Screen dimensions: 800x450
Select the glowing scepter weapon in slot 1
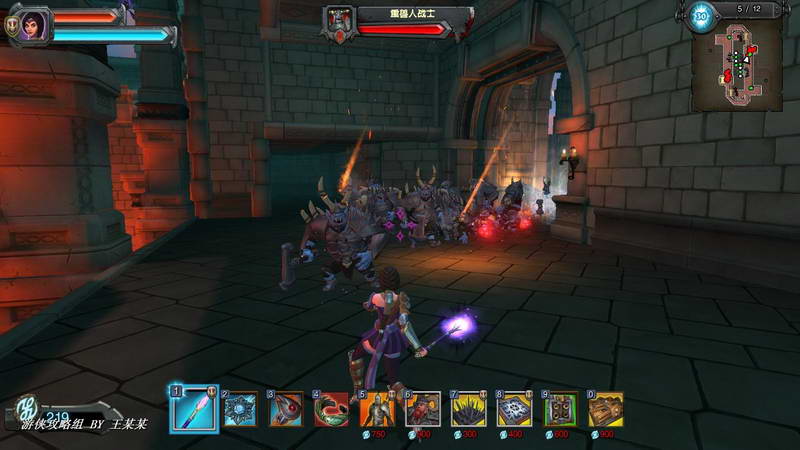pyautogui.click(x=193, y=409)
